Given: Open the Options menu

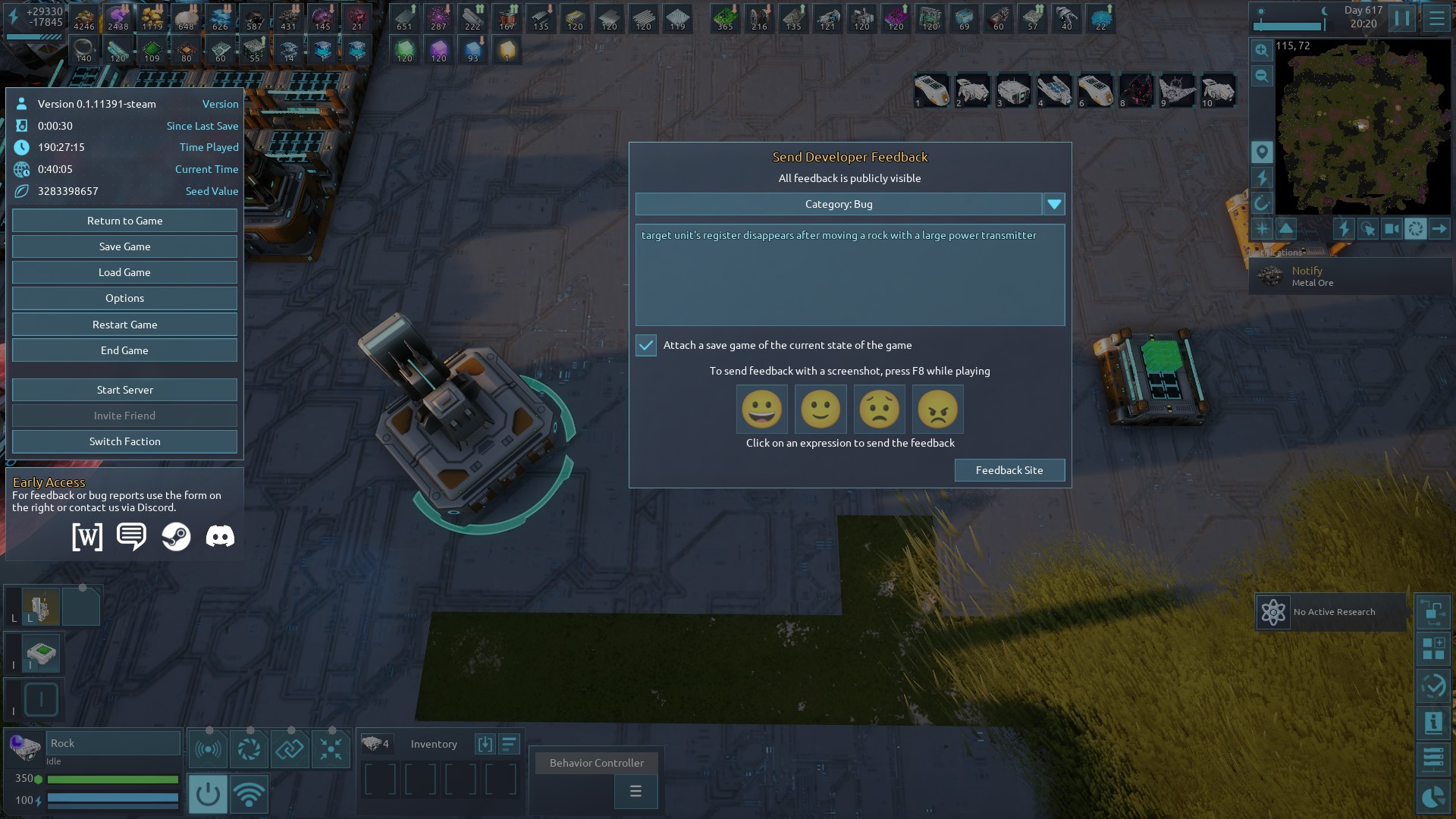Looking at the screenshot, I should pos(124,298).
